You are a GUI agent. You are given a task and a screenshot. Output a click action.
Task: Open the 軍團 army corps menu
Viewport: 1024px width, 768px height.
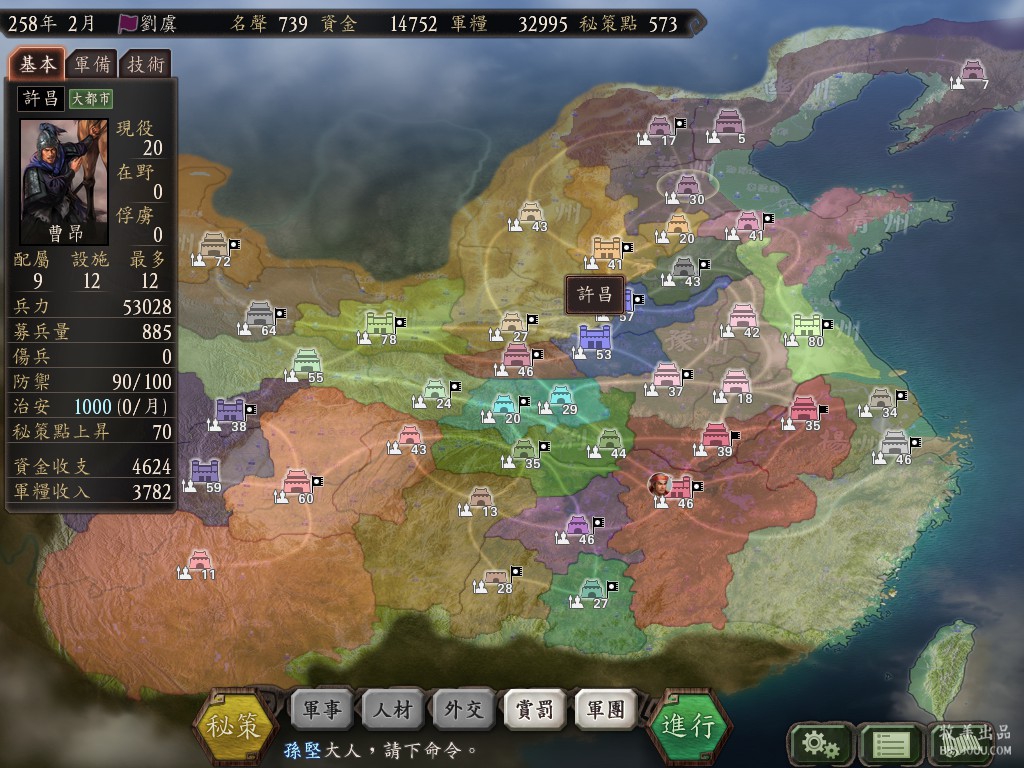click(x=606, y=710)
